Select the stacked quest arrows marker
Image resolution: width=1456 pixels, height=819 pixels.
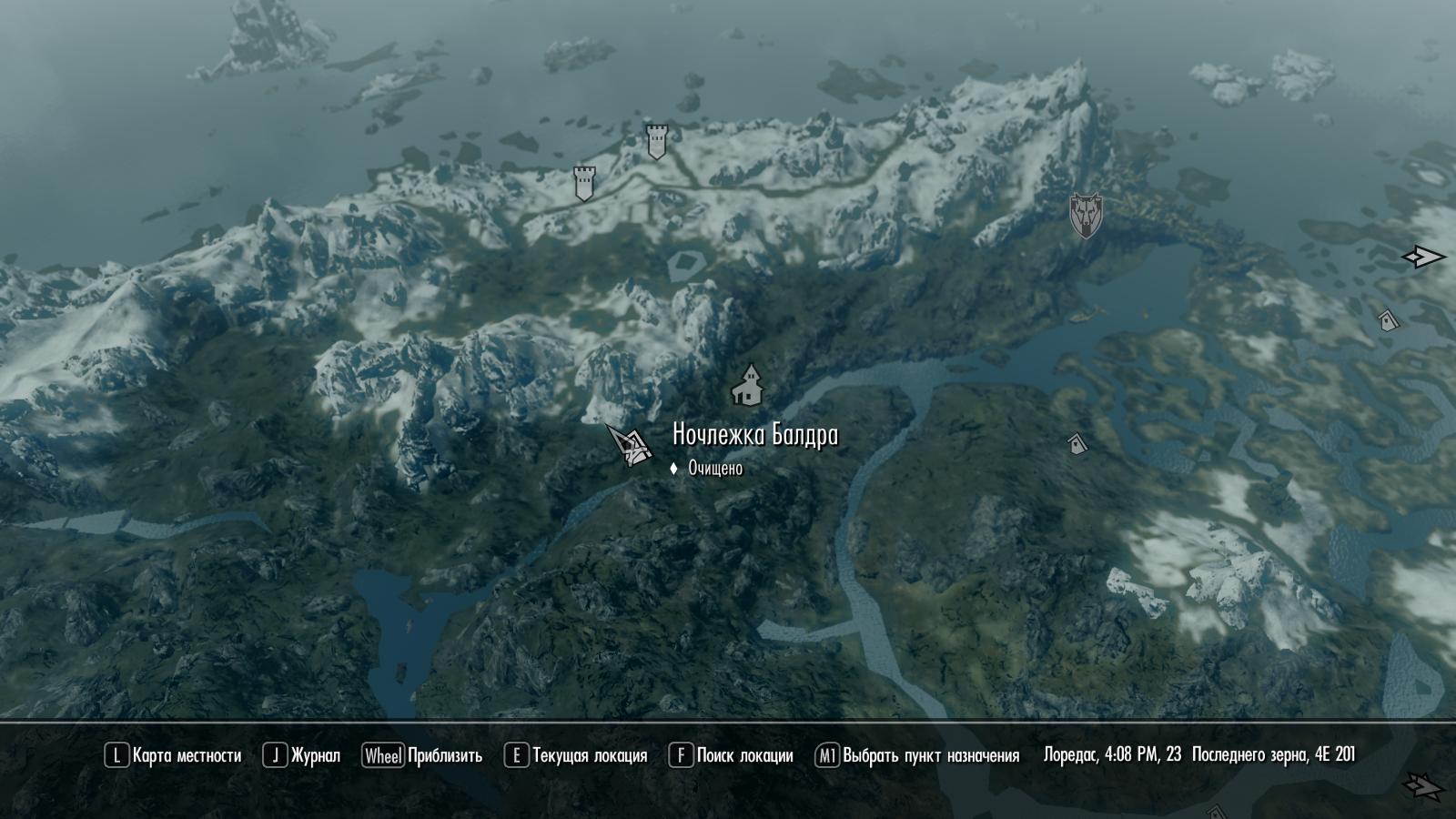point(1422,784)
